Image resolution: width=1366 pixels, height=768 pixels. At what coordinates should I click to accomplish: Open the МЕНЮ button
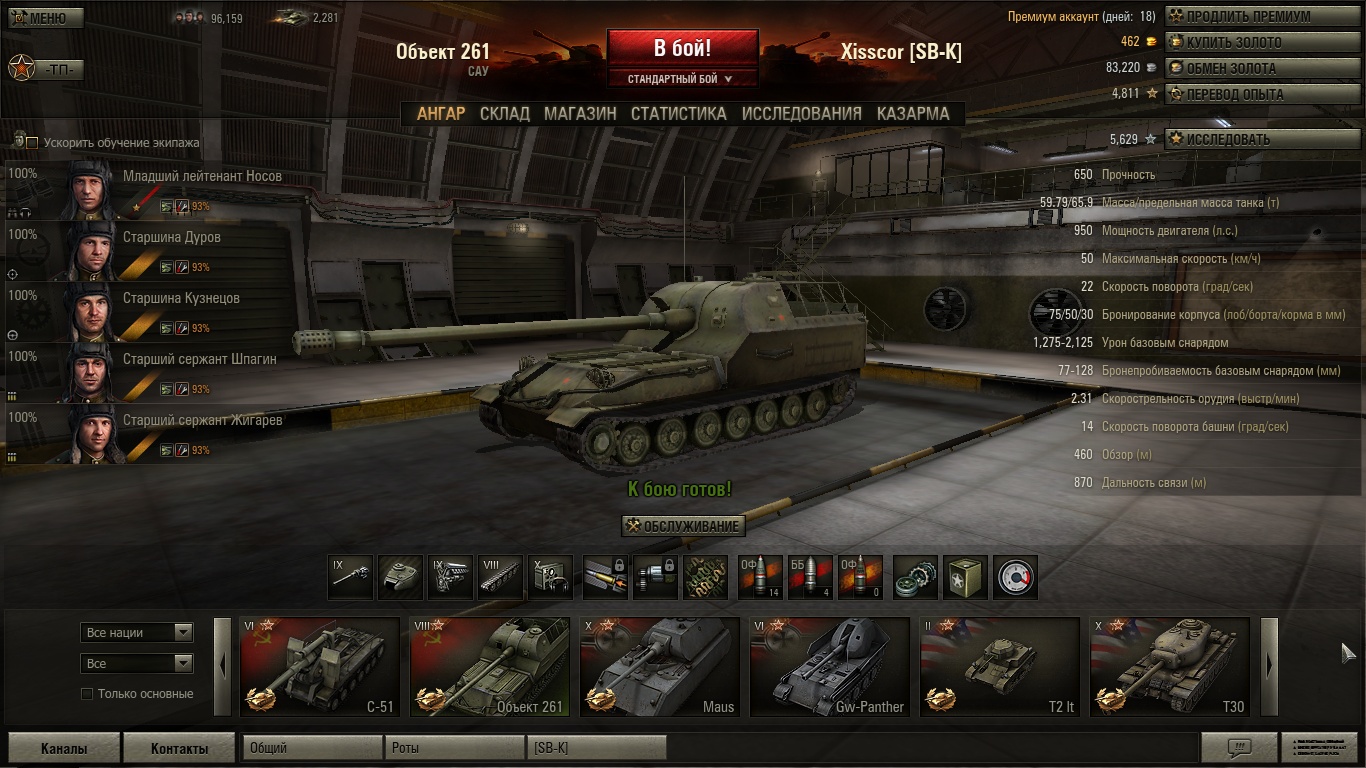click(38, 18)
